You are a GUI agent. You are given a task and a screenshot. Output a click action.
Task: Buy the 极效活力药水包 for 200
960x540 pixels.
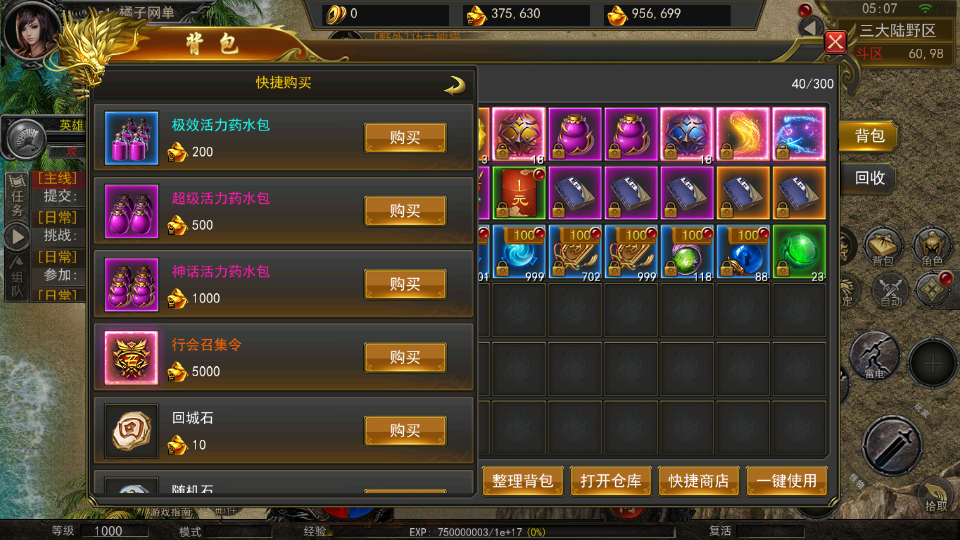404,138
